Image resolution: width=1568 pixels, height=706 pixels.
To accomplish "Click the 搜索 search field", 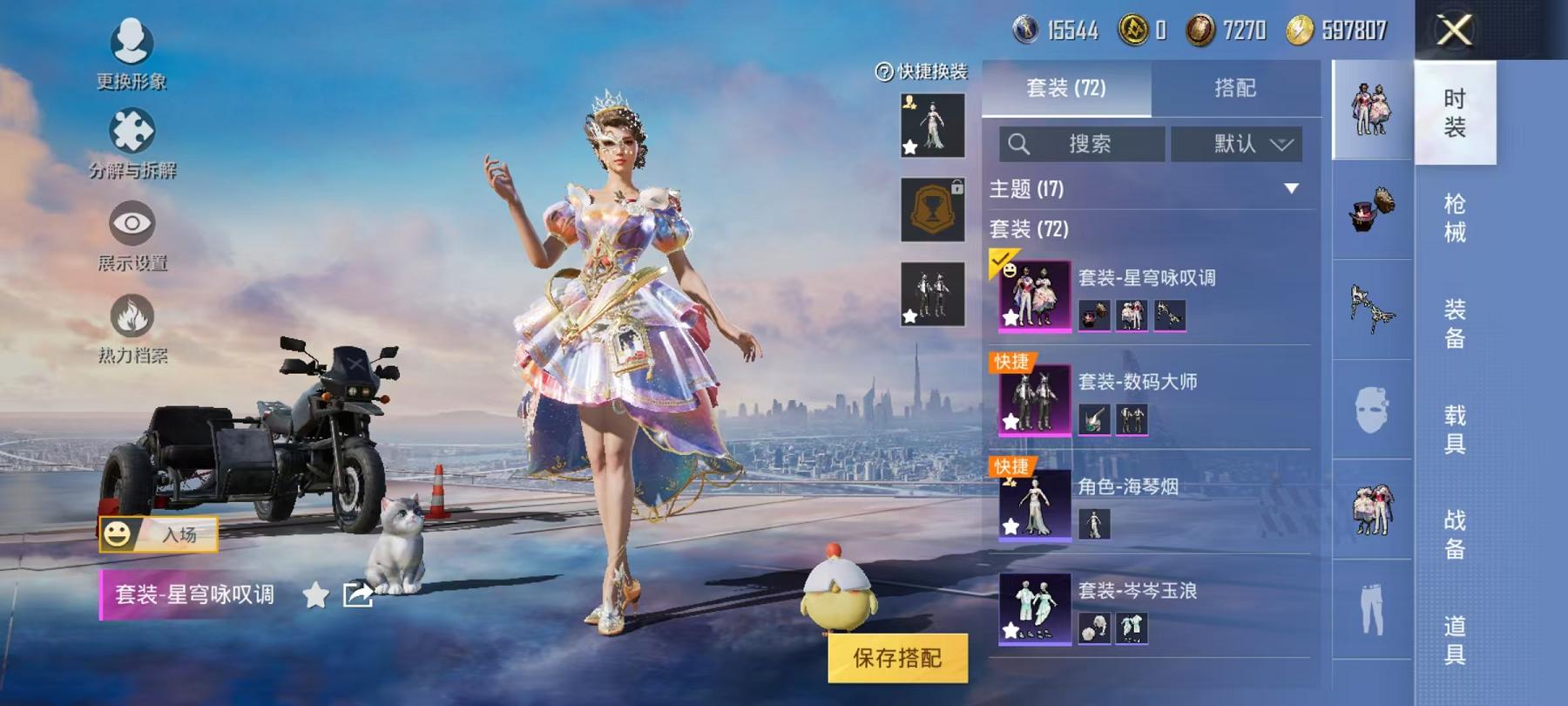I will [x=1082, y=144].
